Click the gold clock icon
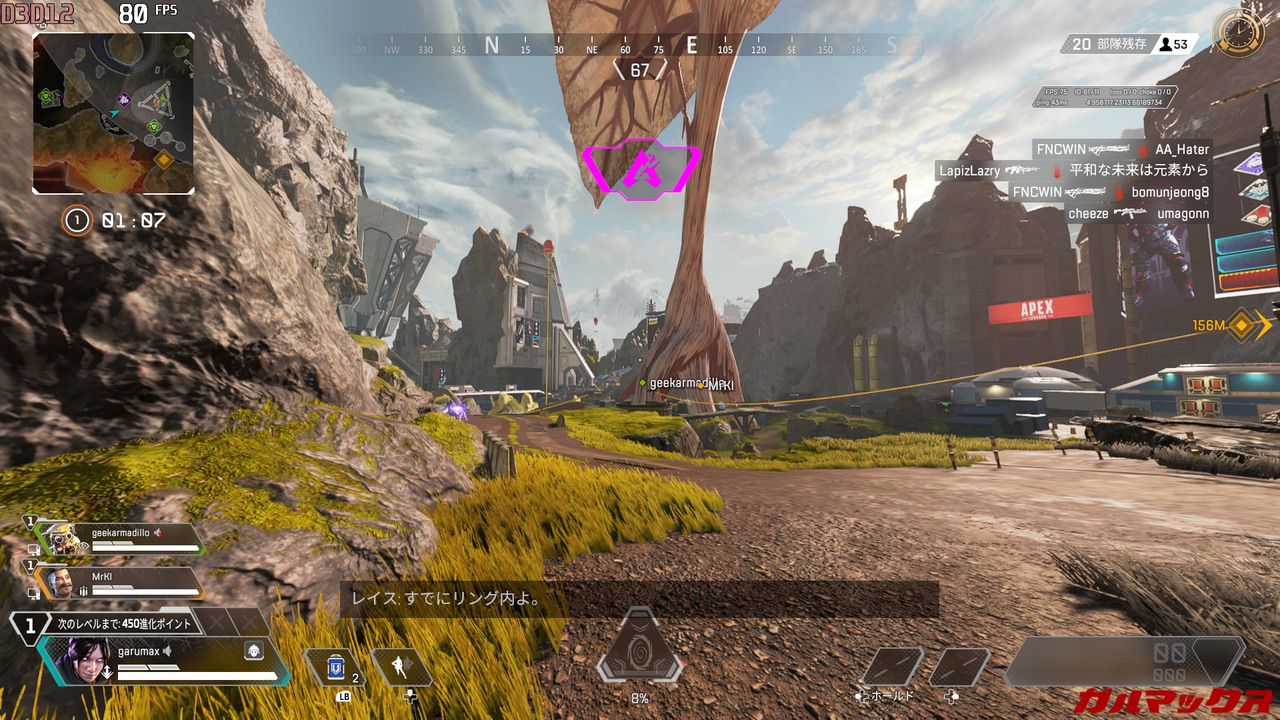1280x720 pixels. [1238, 33]
